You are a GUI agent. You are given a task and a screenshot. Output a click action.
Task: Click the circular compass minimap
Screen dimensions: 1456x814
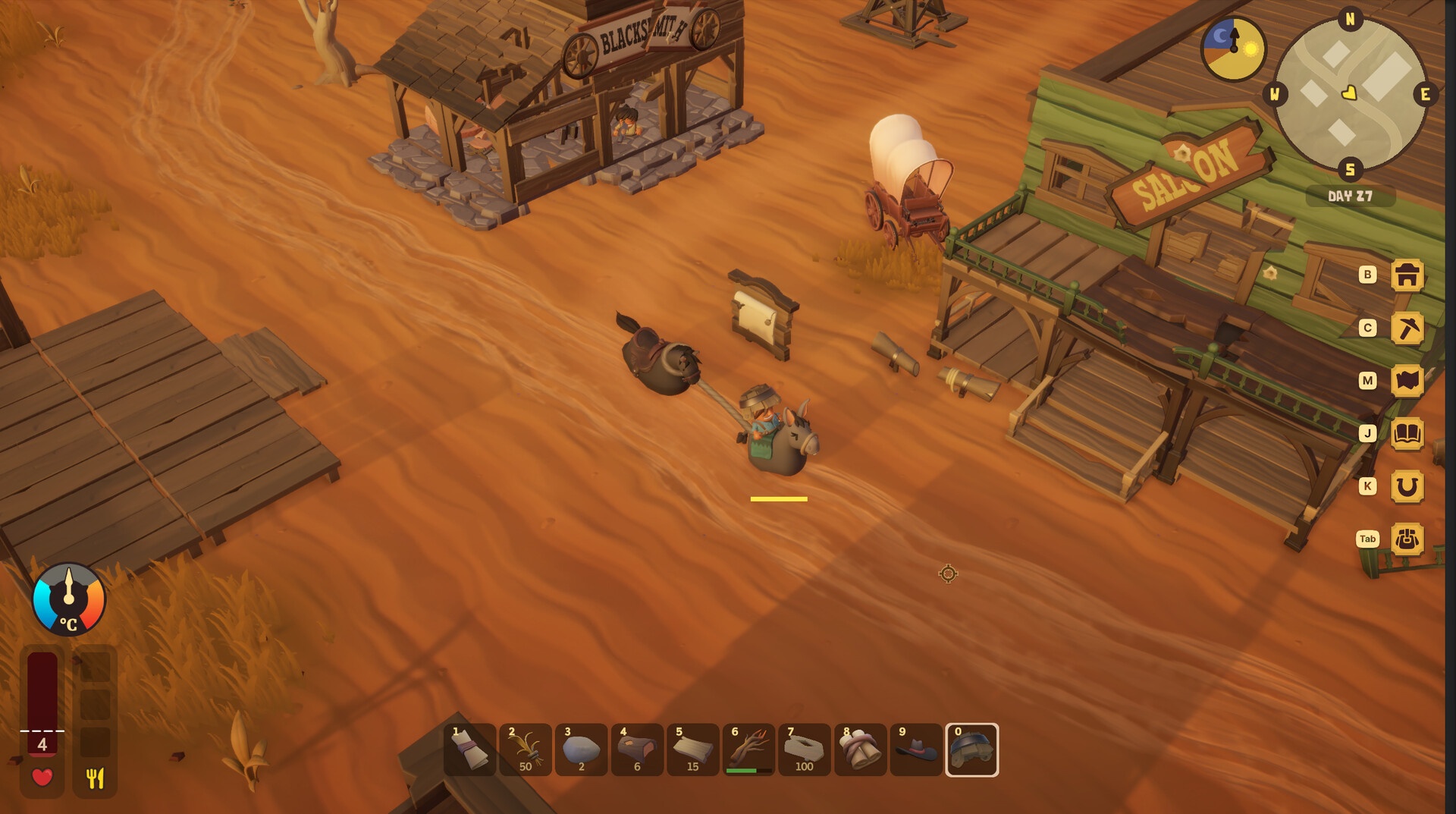click(1350, 95)
